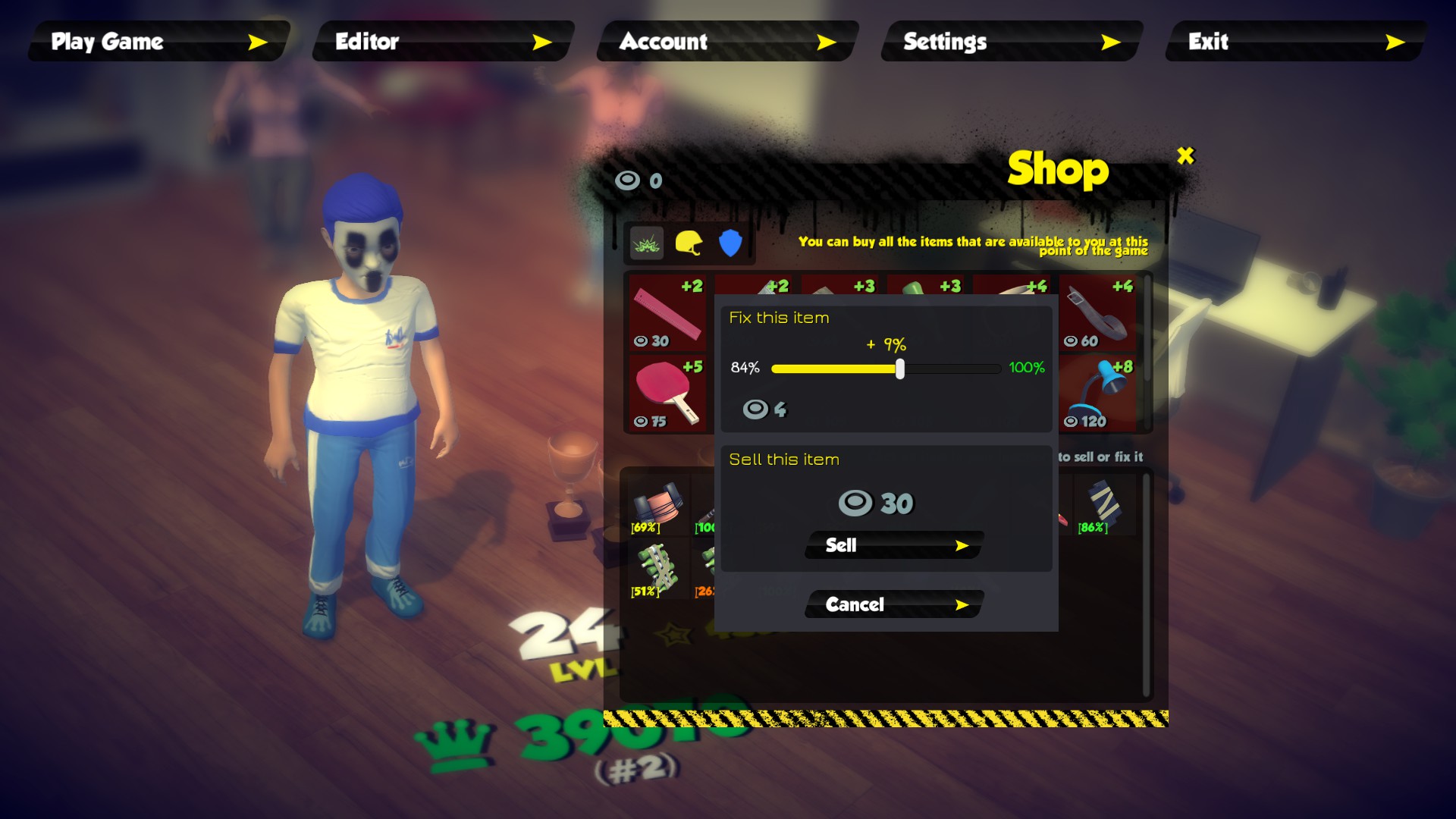Open the yellow helmet category tab
The height and width of the screenshot is (819, 1456).
689,243
